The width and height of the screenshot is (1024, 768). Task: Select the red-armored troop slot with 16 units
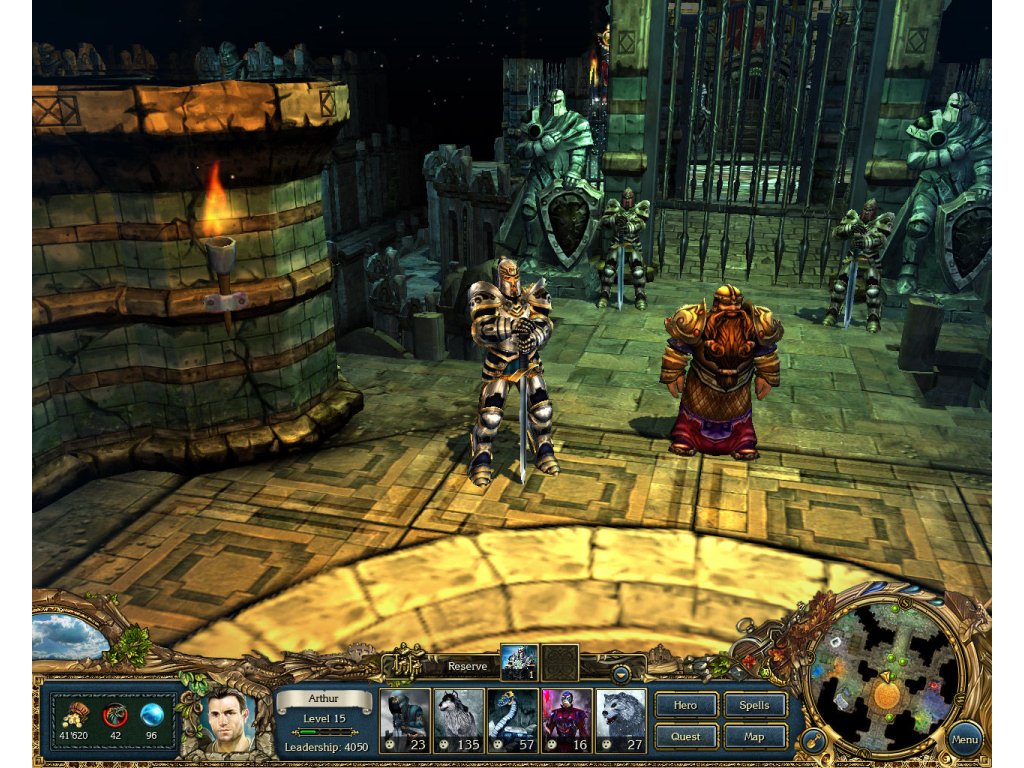pos(567,720)
